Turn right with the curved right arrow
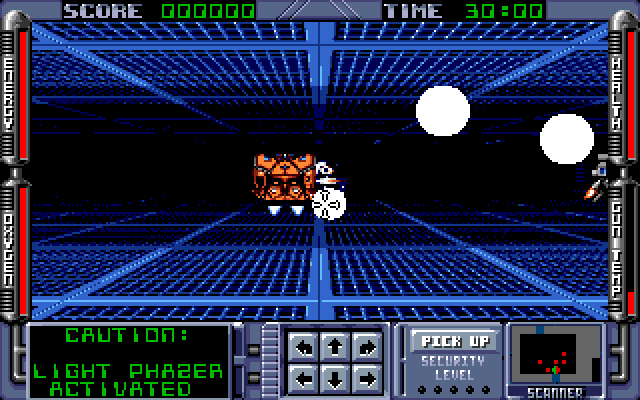The width and height of the screenshot is (640, 400). [367, 349]
